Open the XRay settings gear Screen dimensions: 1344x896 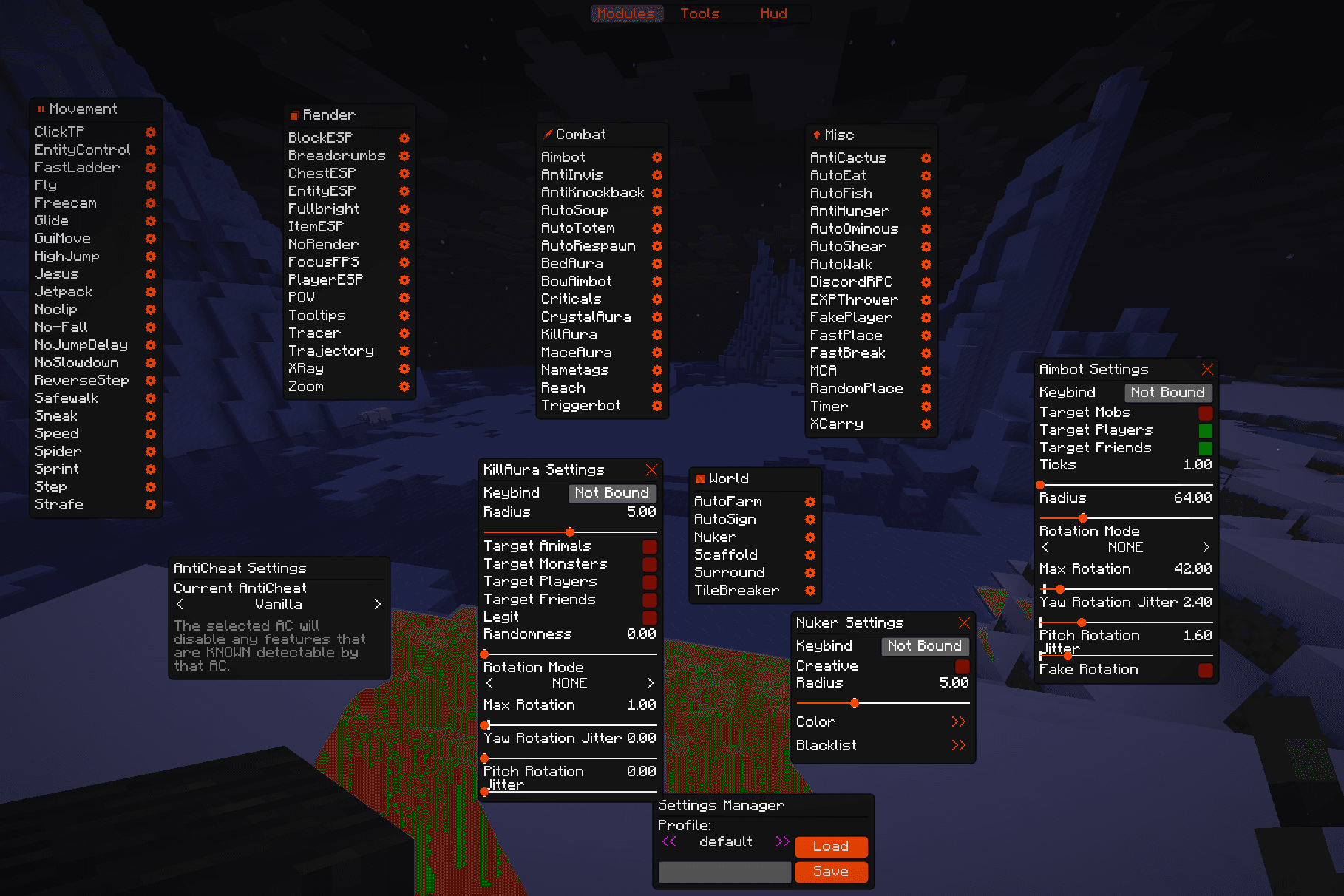pyautogui.click(x=404, y=369)
